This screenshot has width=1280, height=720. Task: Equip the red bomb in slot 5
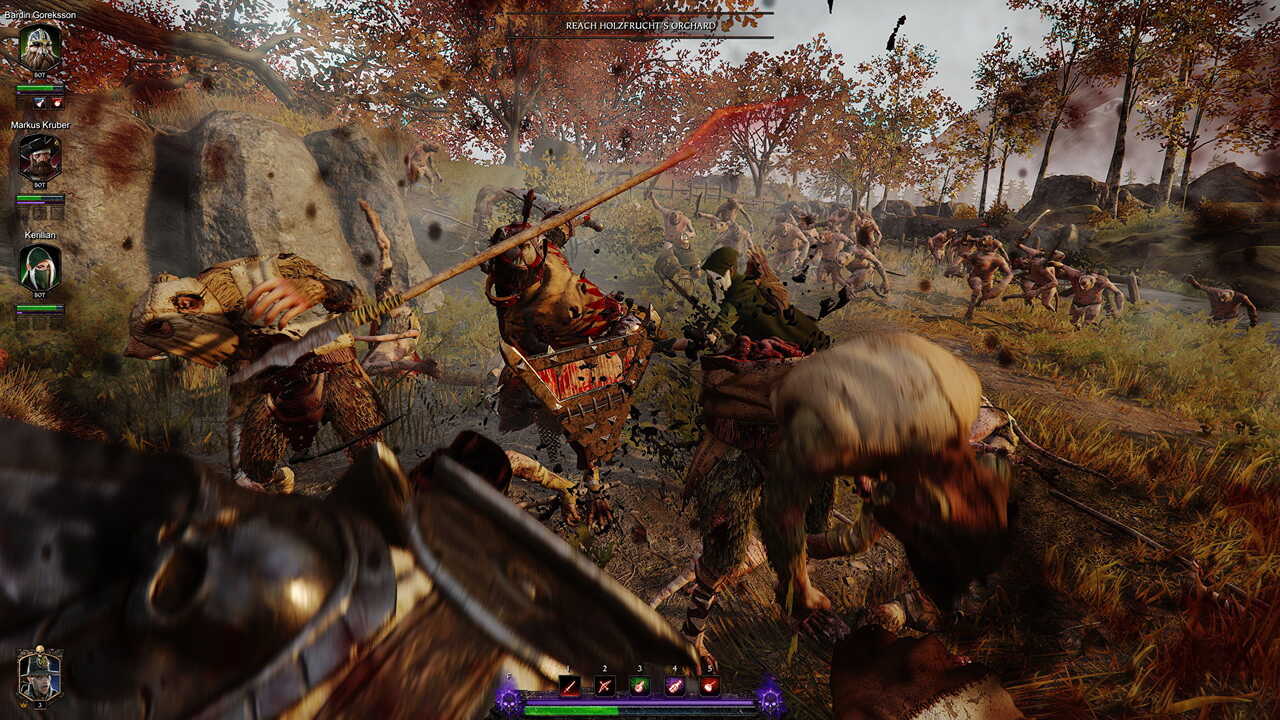(x=709, y=685)
